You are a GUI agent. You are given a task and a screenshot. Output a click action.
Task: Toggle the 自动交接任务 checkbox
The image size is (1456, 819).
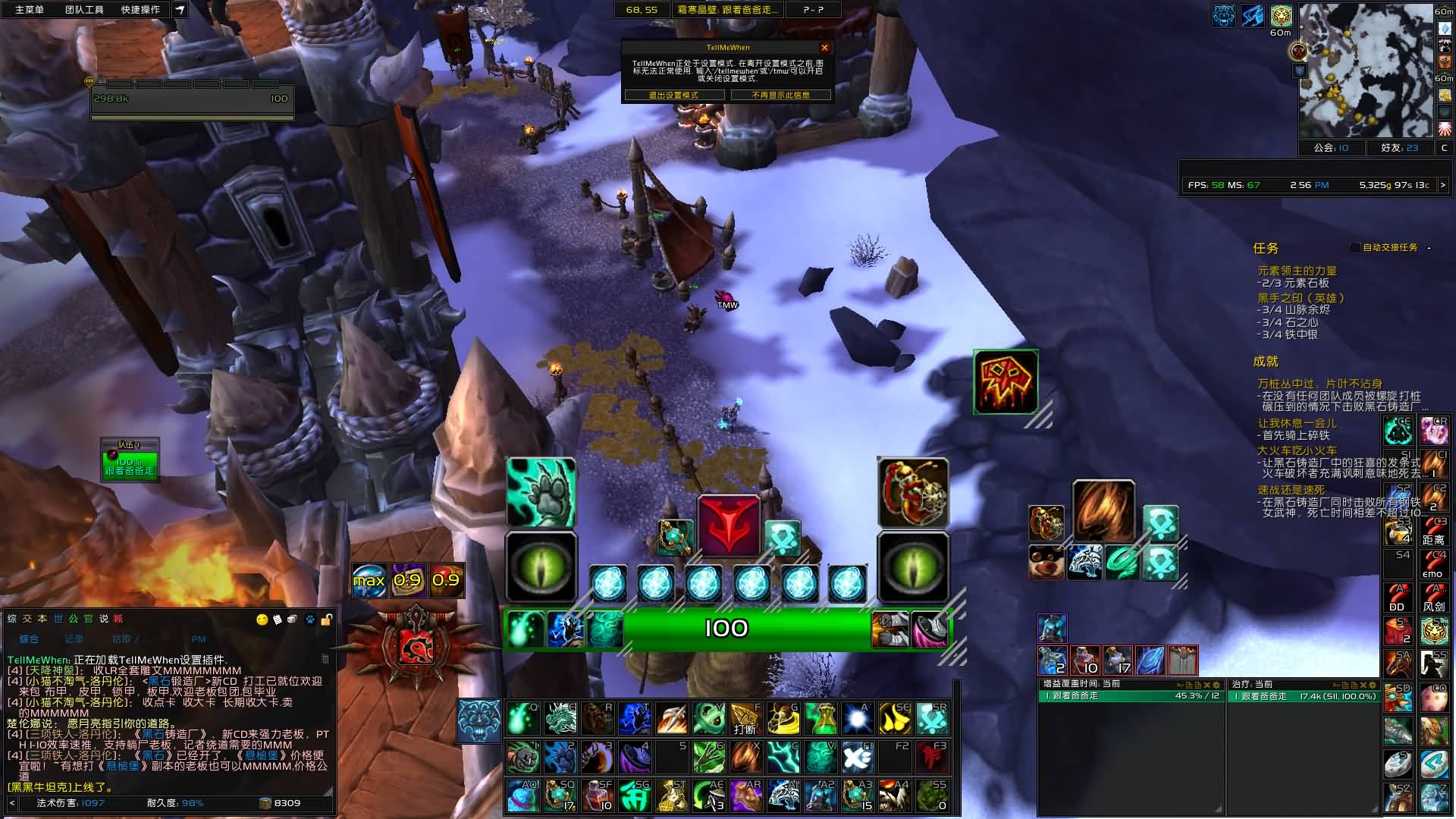click(1355, 247)
